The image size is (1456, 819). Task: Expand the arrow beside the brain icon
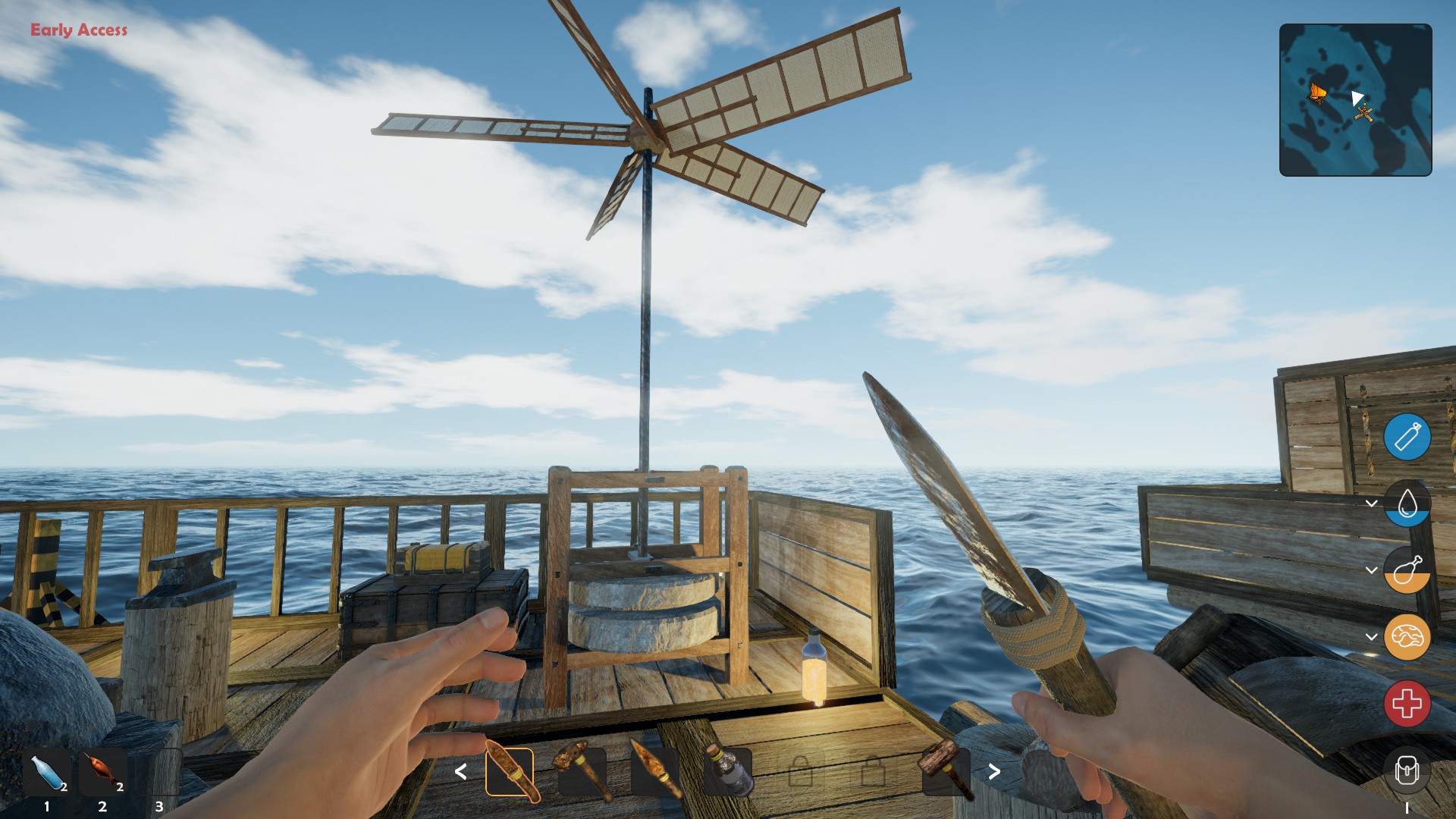(x=1371, y=637)
